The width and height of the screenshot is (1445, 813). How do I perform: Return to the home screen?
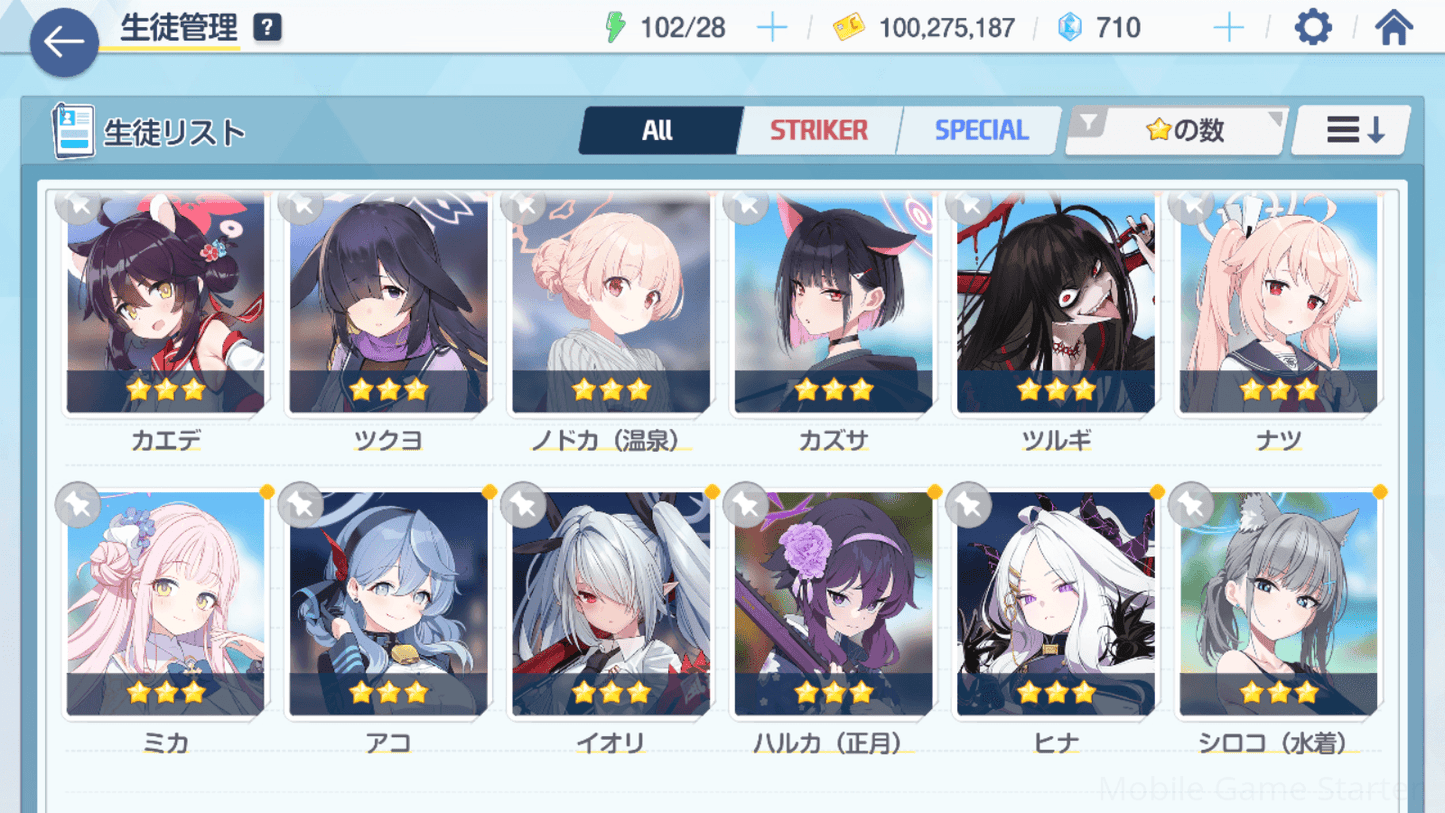[1393, 27]
